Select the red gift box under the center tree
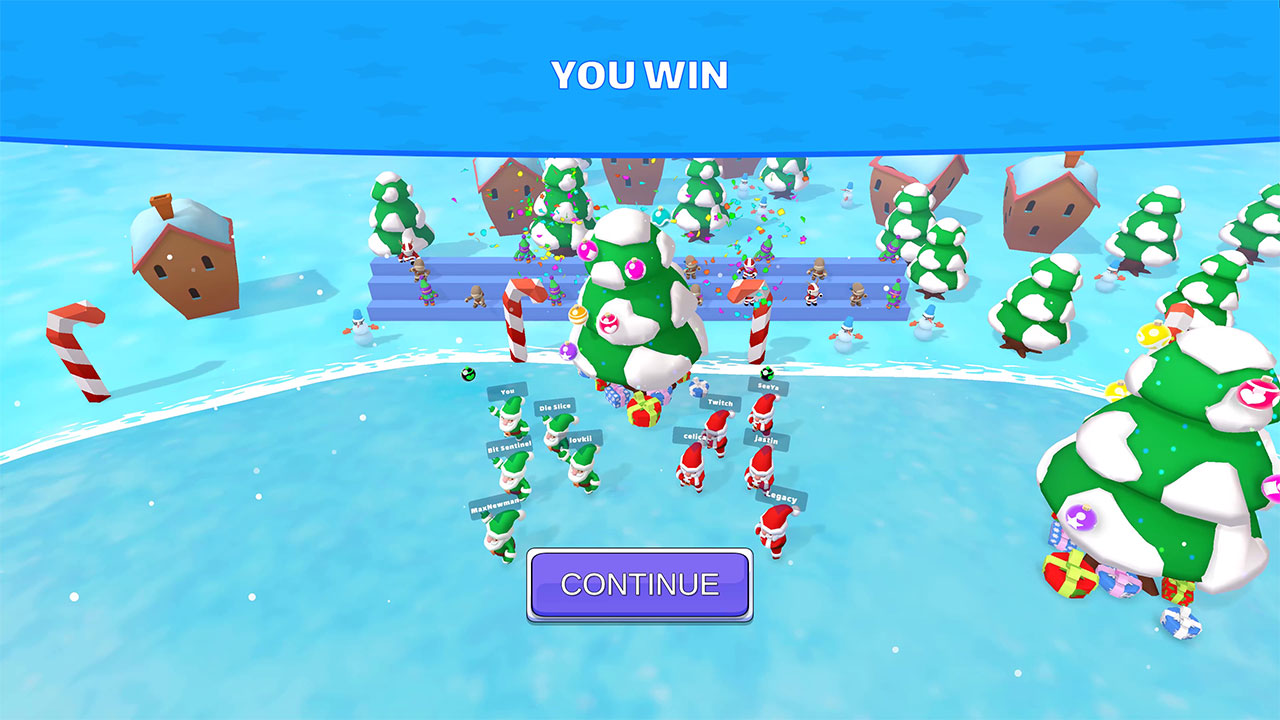Viewport: 1280px width, 720px height. [x=644, y=412]
